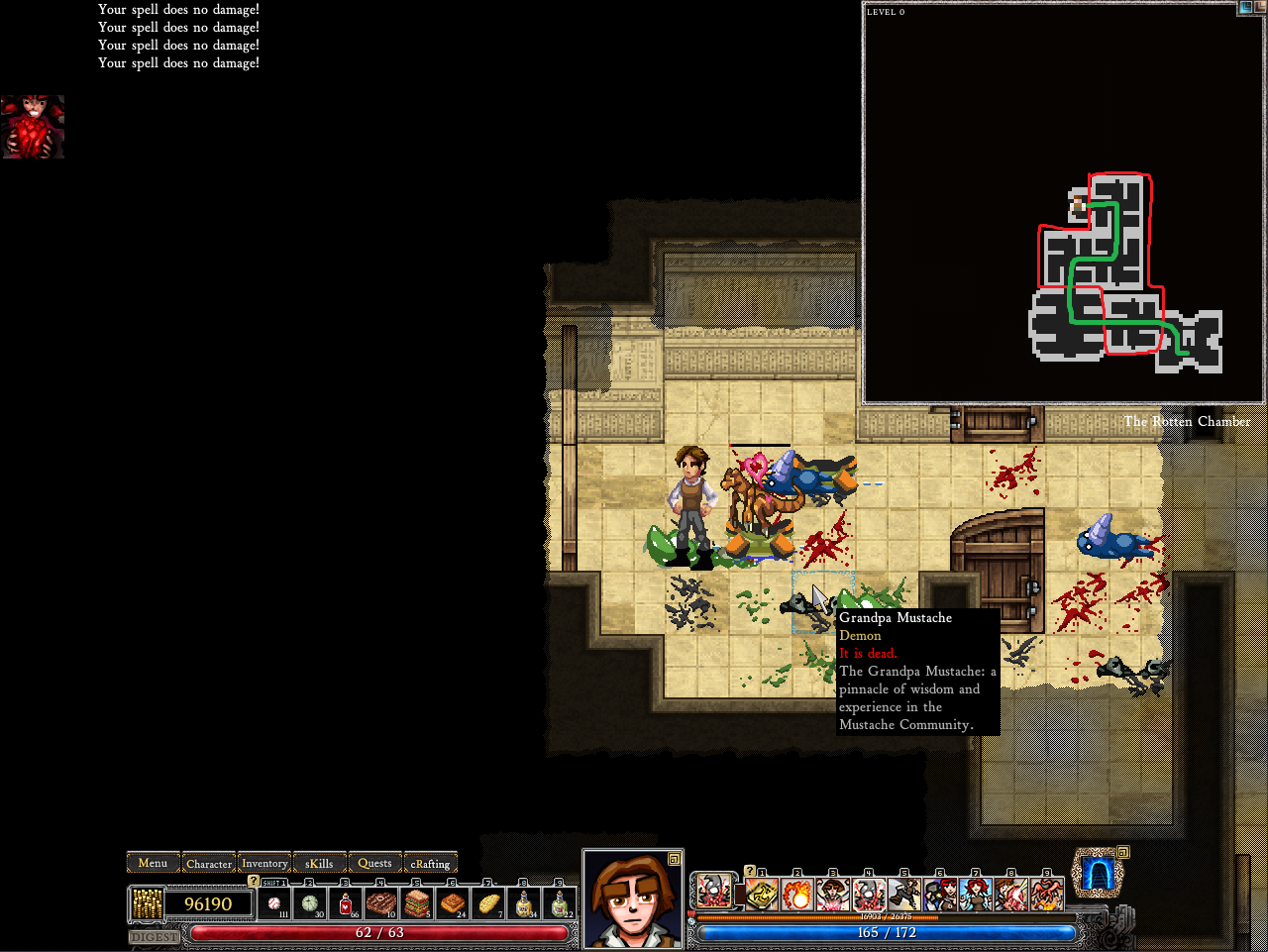Image resolution: width=1268 pixels, height=952 pixels.
Task: Open the Quests log
Action: click(x=374, y=863)
